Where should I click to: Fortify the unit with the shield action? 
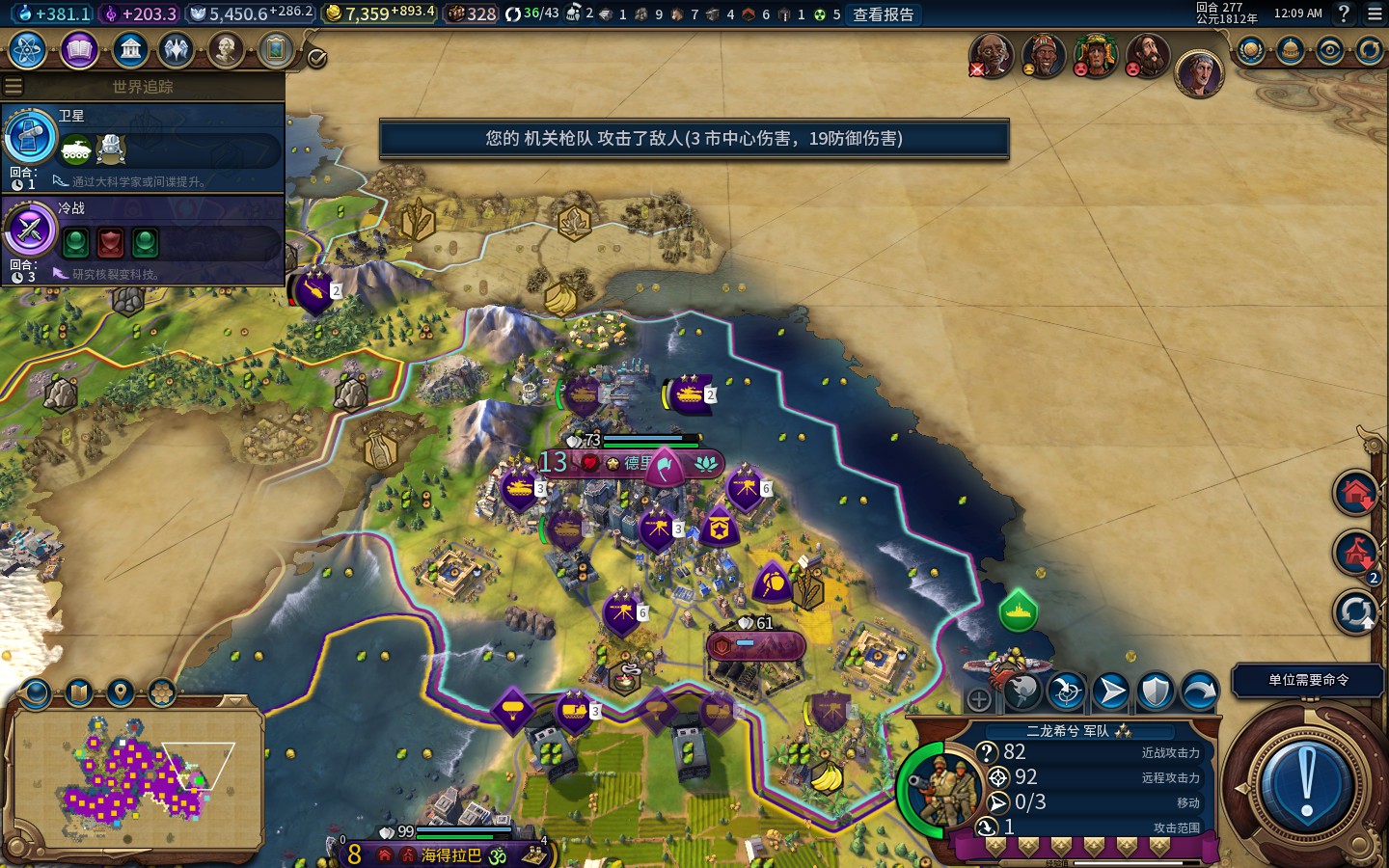pyautogui.click(x=1156, y=691)
